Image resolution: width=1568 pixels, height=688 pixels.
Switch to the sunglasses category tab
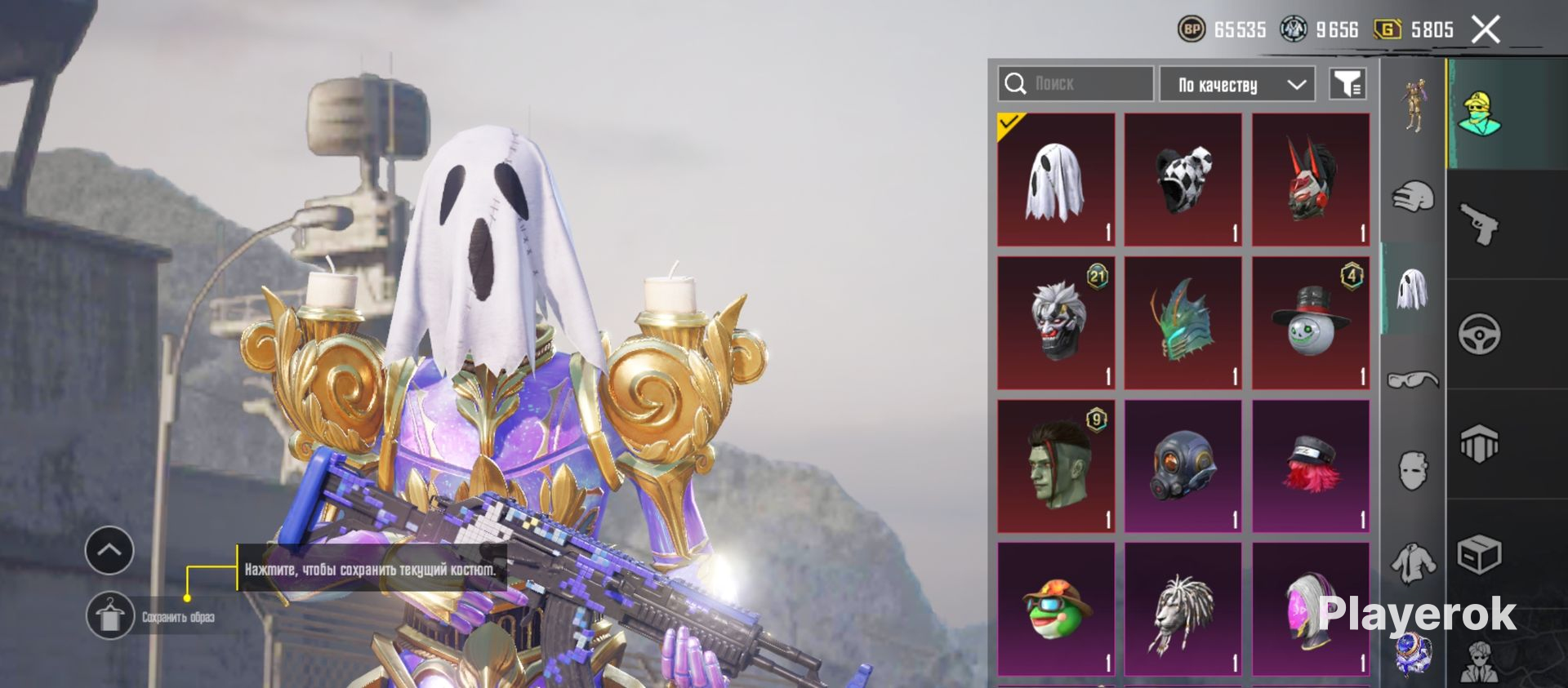coord(1413,380)
